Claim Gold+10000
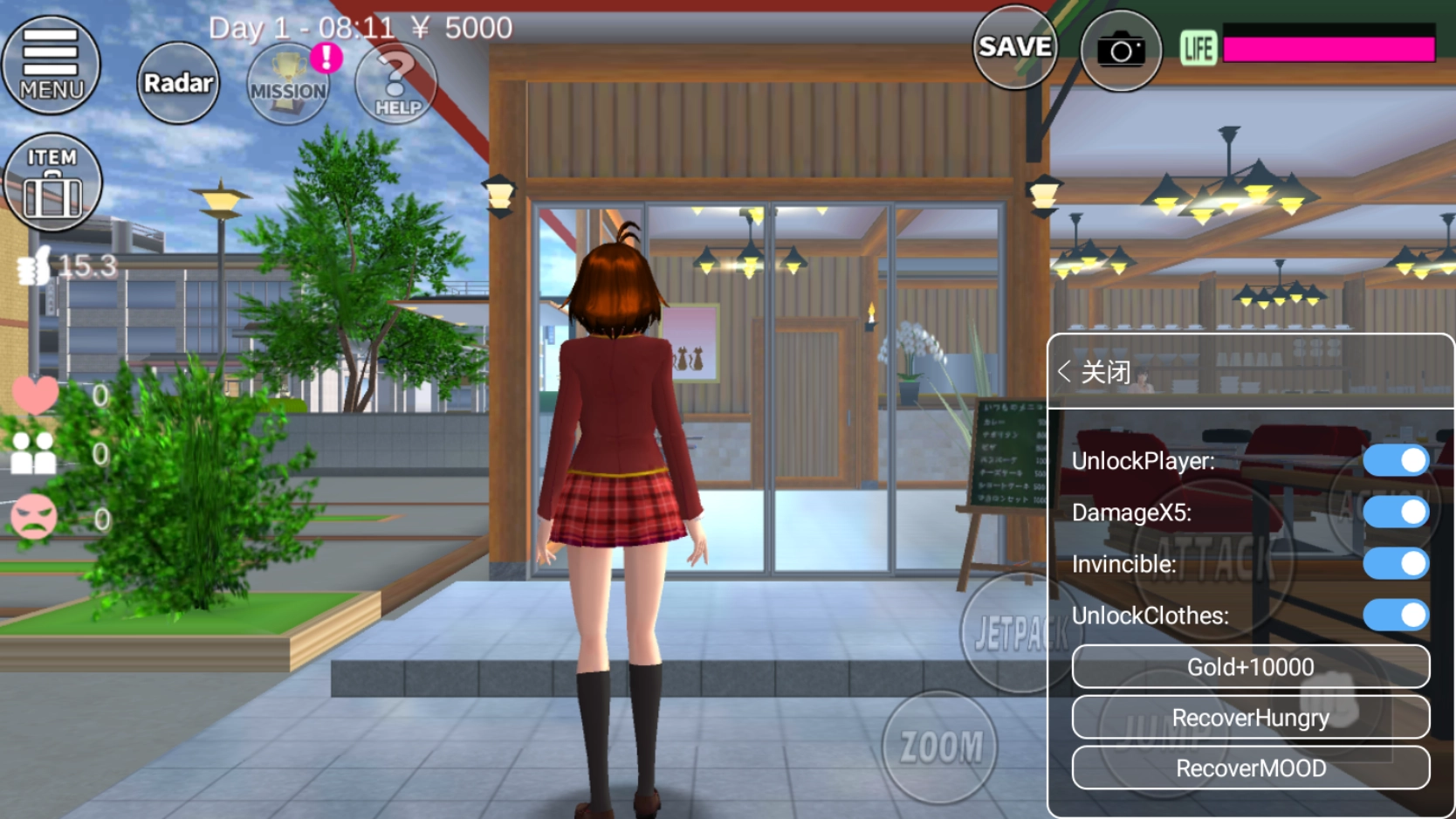 (1250, 666)
